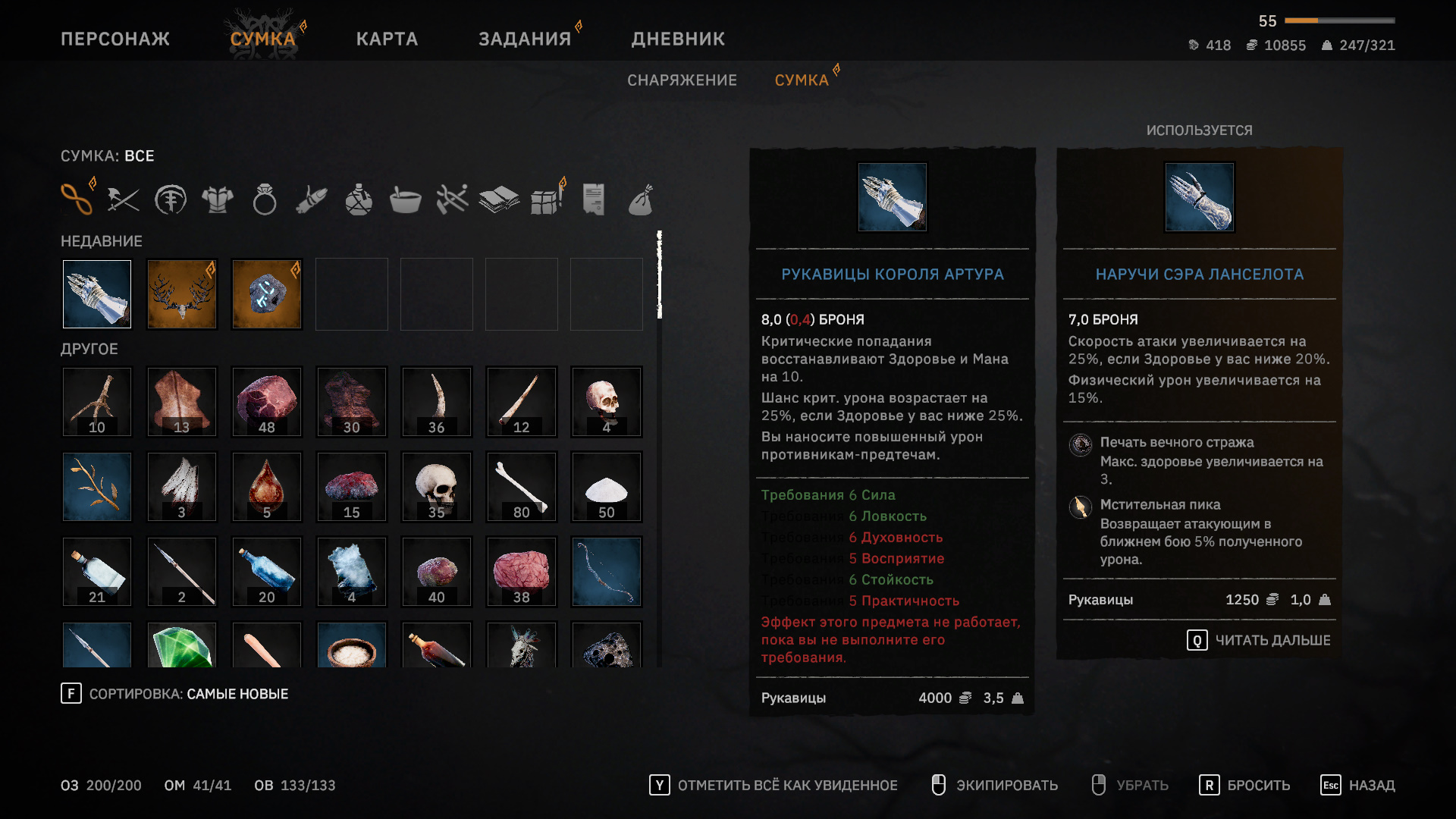Pick the green emerald gem slot
The width and height of the screenshot is (1456, 819).
(182, 646)
